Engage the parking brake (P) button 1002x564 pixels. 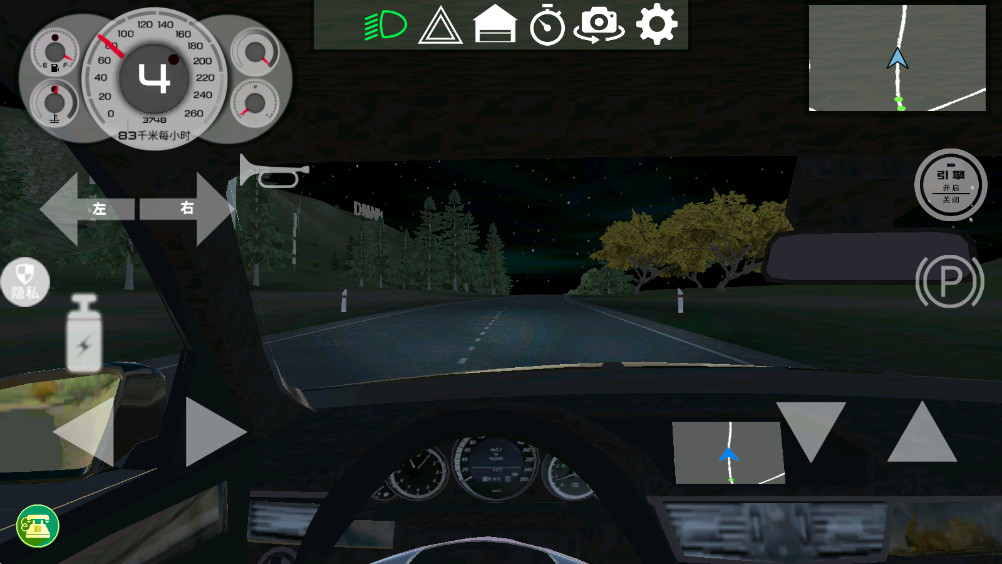[x=950, y=283]
